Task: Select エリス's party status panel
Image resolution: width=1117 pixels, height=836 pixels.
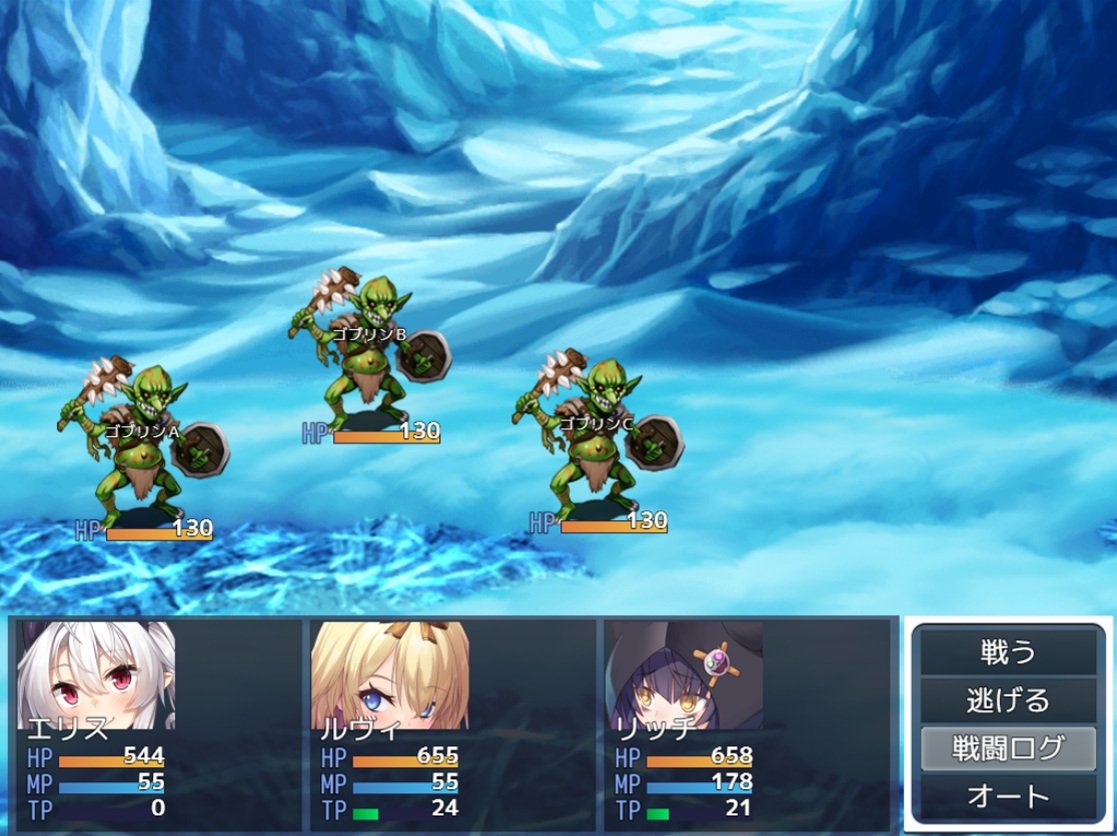Action: click(x=158, y=721)
